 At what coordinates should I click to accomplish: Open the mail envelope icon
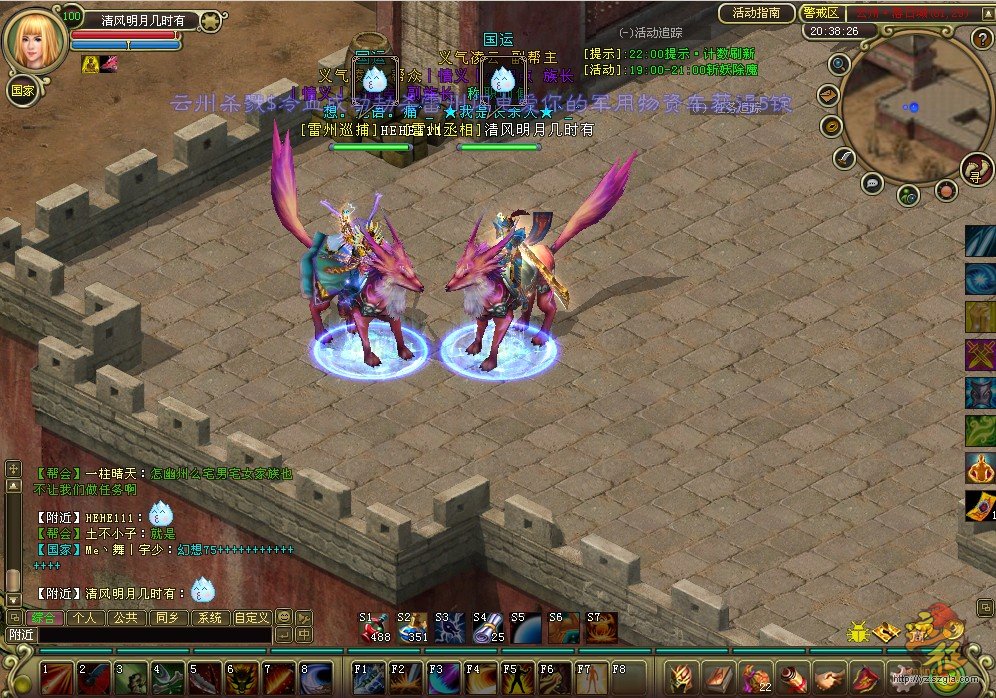click(829, 95)
